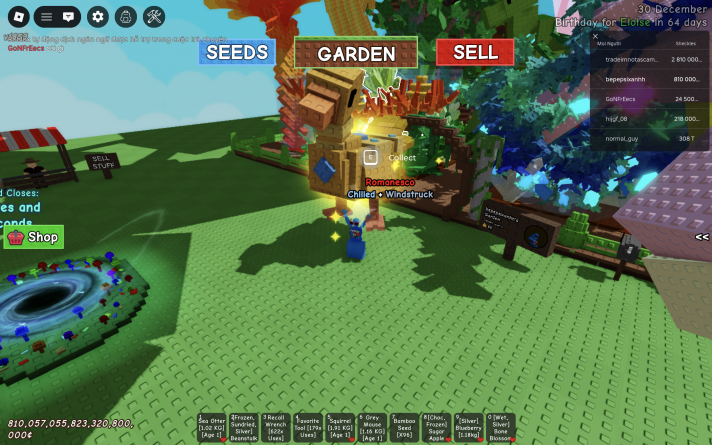Go to the Sell area
This screenshot has width=712, height=445.
(x=475, y=52)
